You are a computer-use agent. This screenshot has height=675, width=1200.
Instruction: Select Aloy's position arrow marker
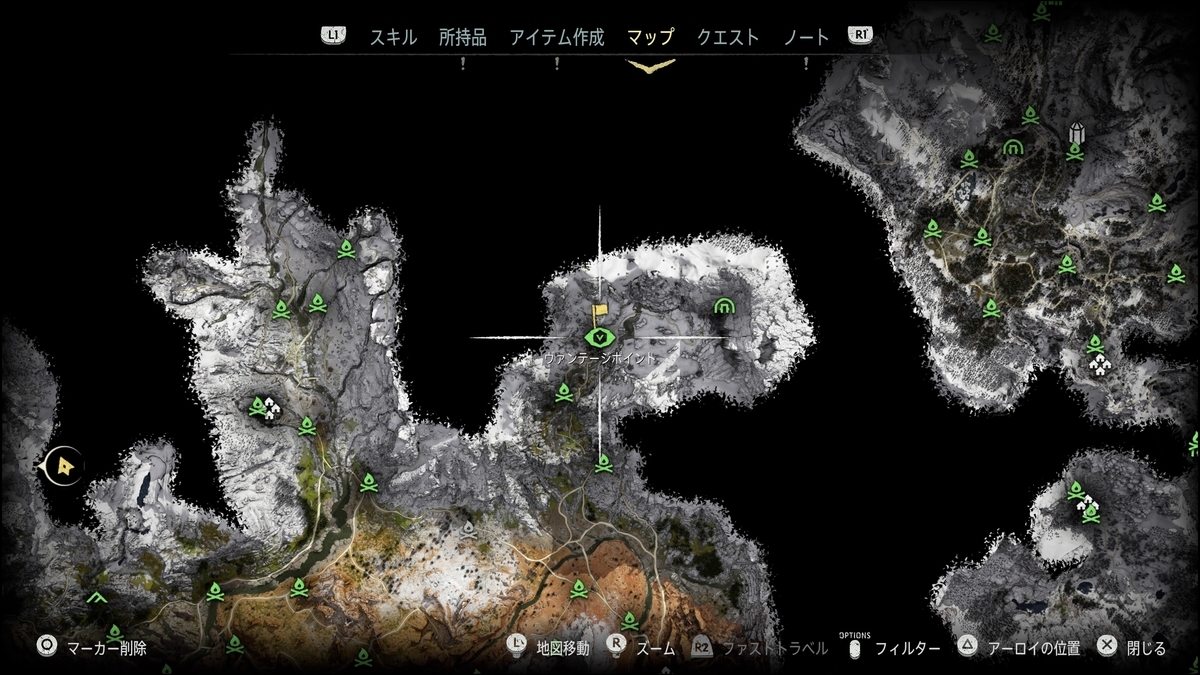(65, 465)
